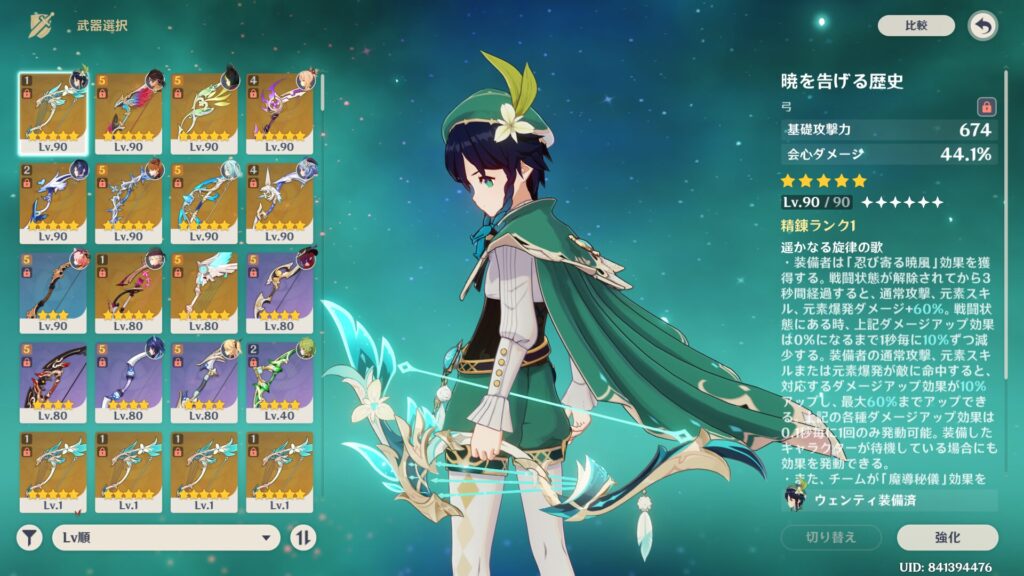
Task: Select the black-and-red Lv.80 bow
Action: (52, 381)
